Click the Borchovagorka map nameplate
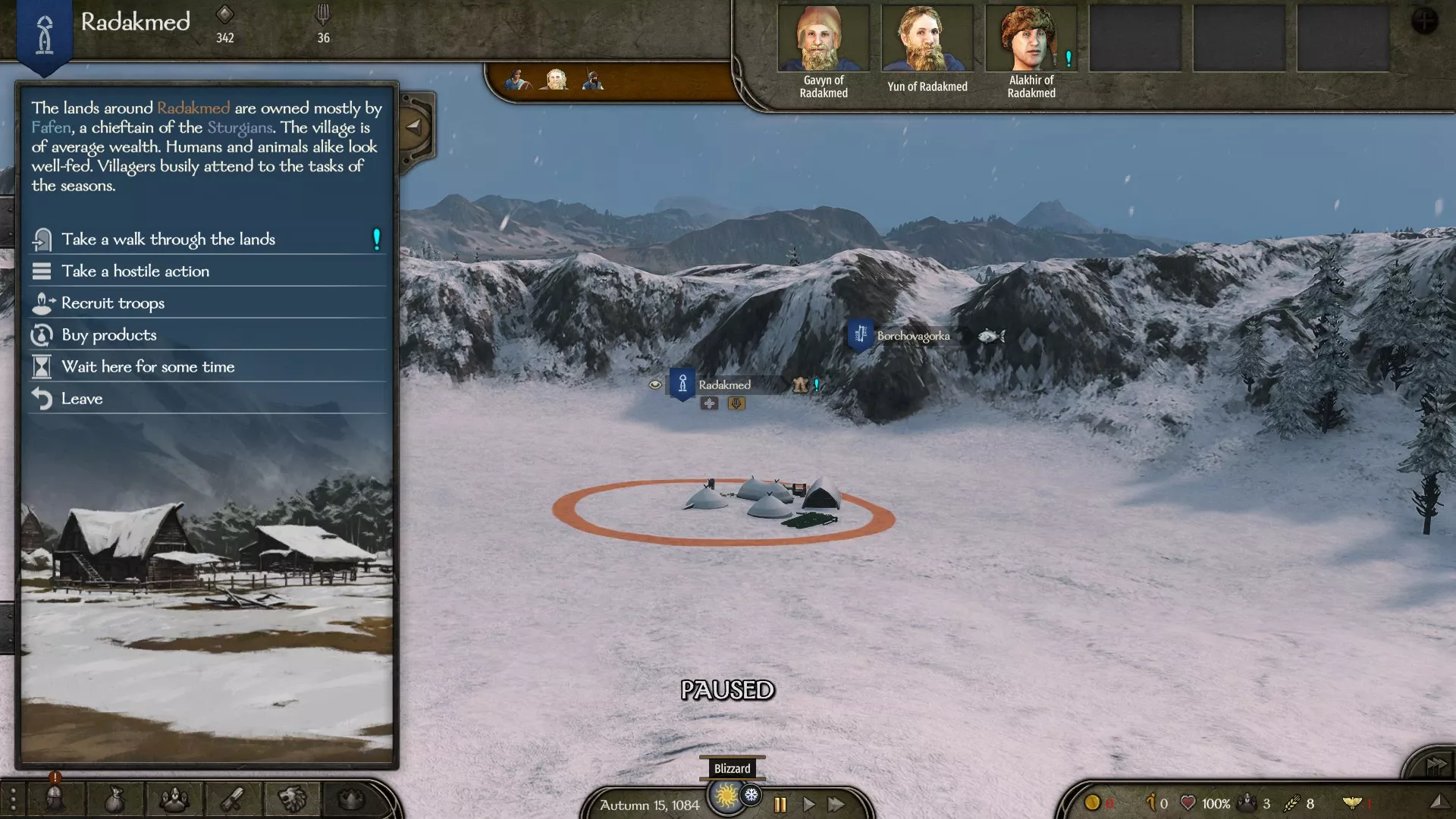Screen dimensions: 1456x819 (x=912, y=336)
